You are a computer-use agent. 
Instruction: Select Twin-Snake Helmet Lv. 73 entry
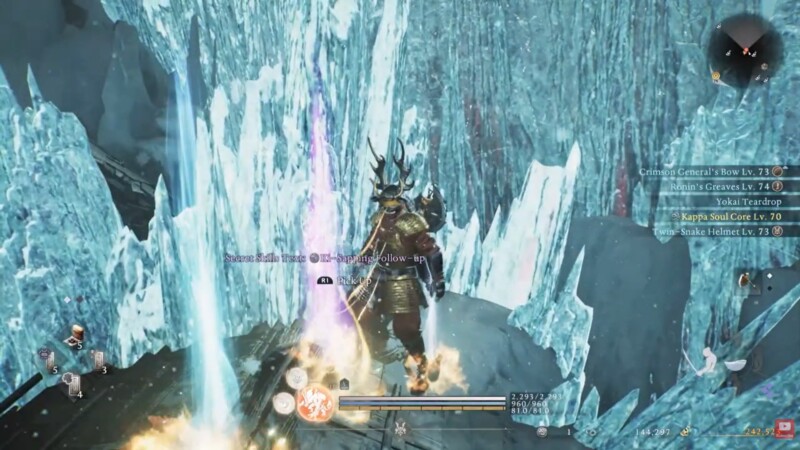[x=711, y=231]
